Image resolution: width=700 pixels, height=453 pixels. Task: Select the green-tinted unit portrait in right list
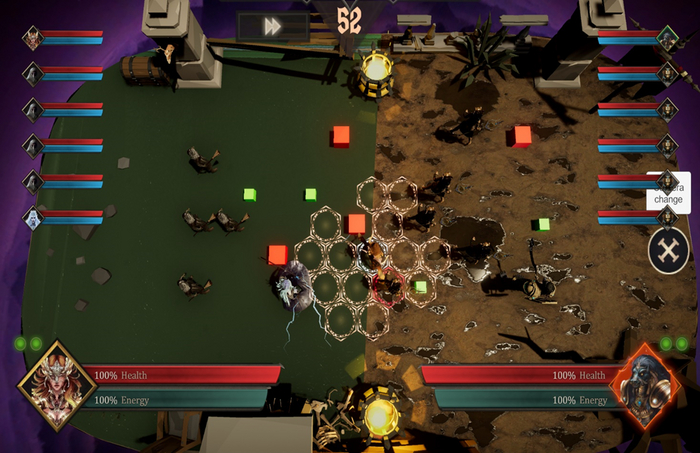667,39
